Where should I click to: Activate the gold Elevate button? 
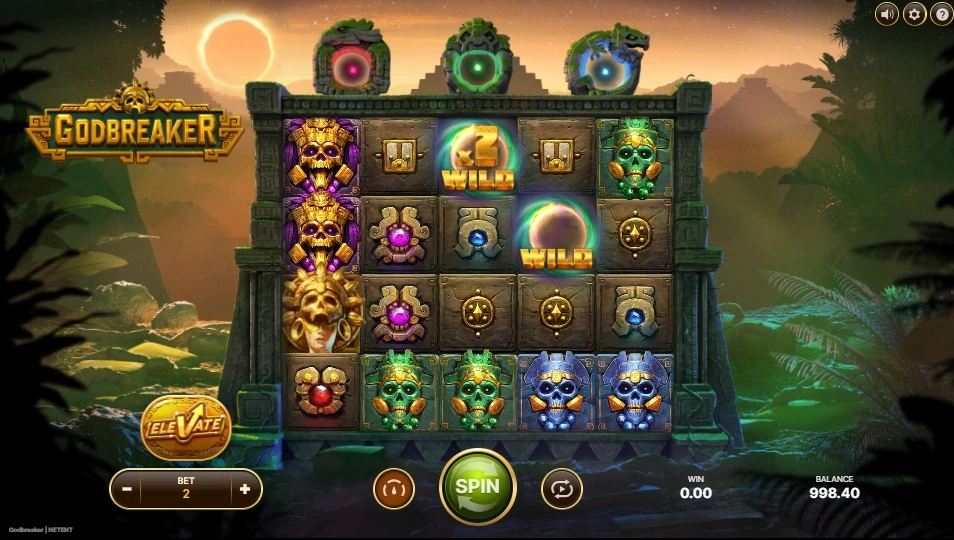click(186, 428)
